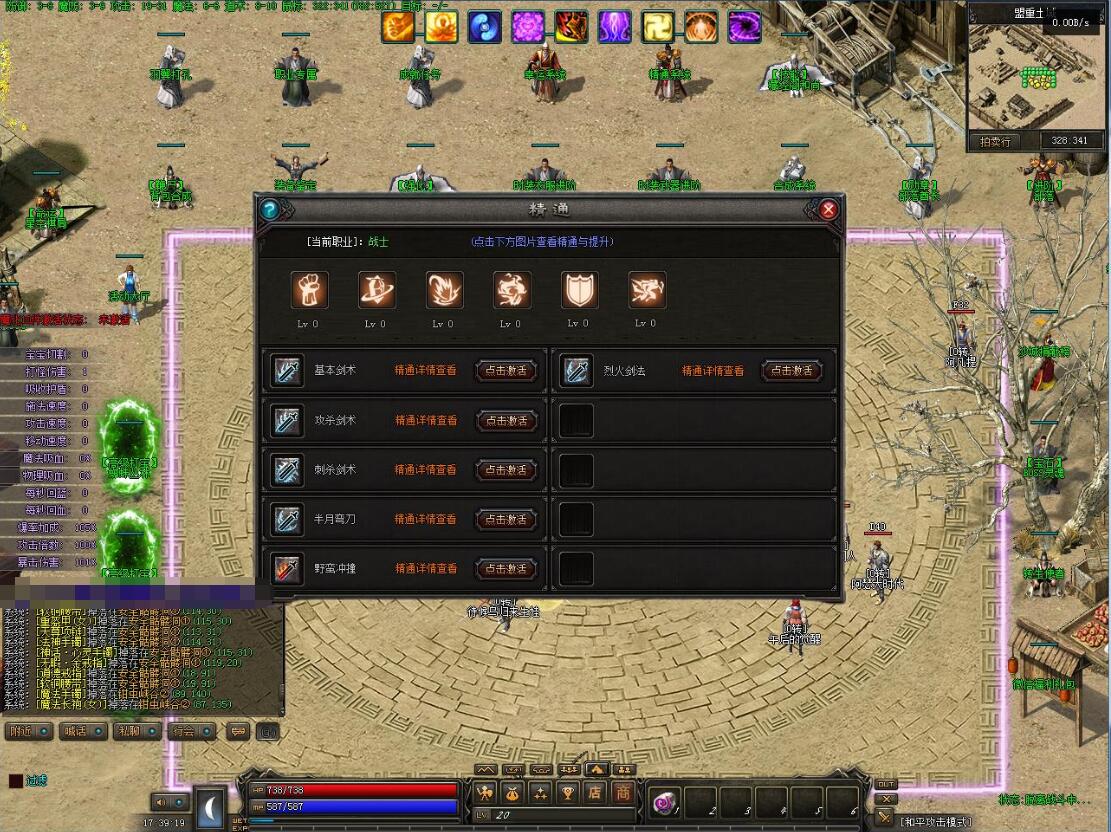Activate mastery for 野蛮冲撞
1111x832 pixels.
506,568
